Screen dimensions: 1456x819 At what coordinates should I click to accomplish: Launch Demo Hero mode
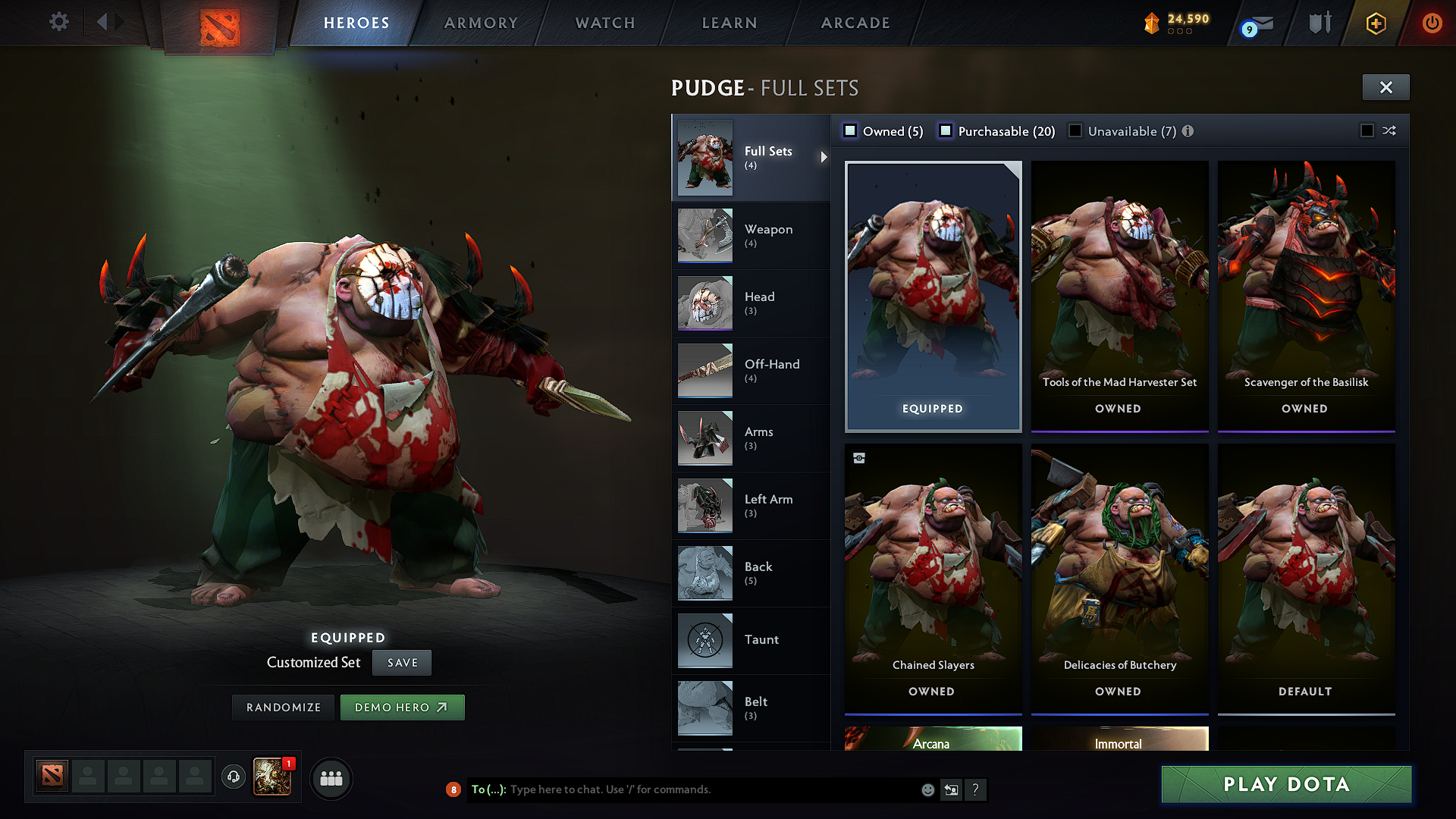pos(402,708)
